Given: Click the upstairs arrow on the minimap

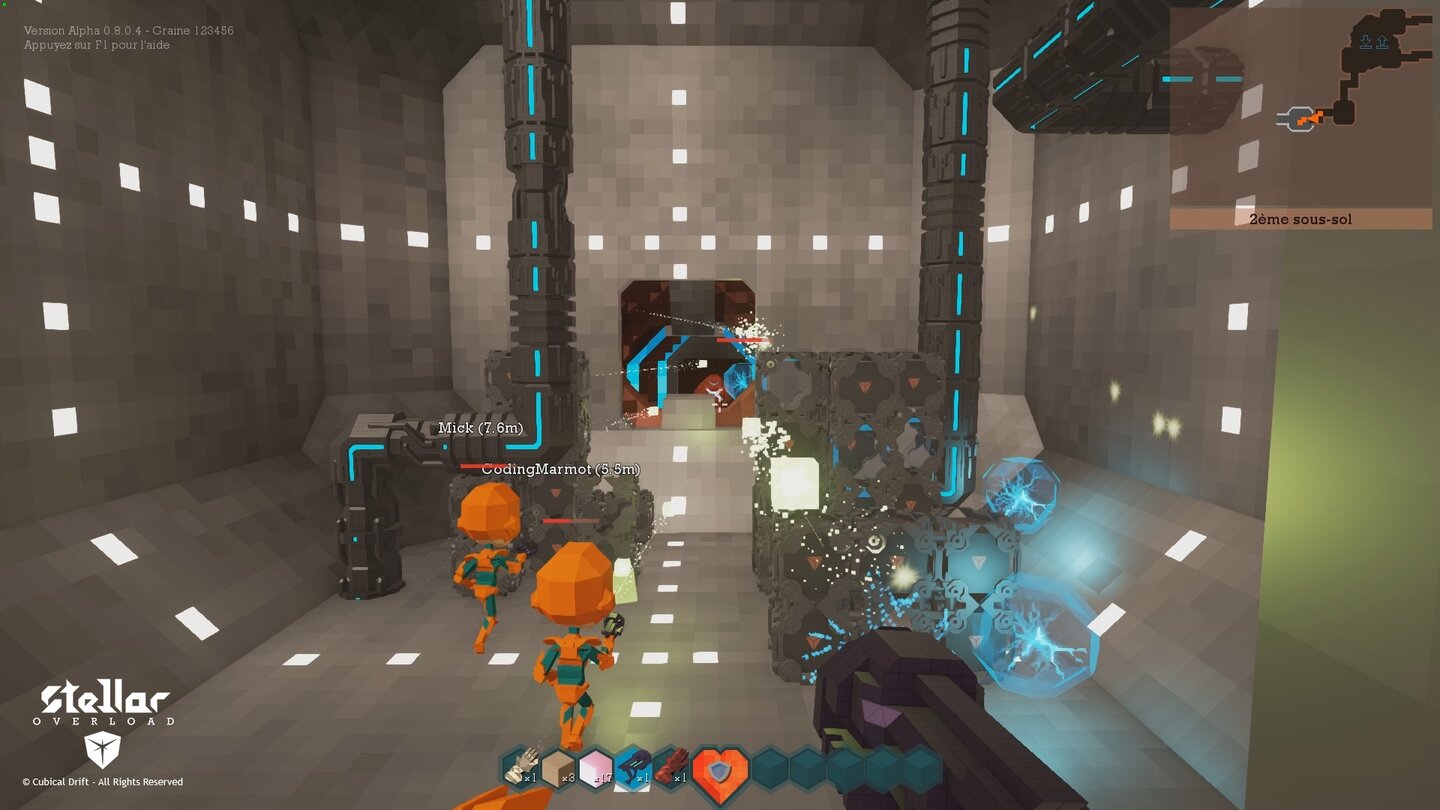Looking at the screenshot, I should (x=1382, y=41).
